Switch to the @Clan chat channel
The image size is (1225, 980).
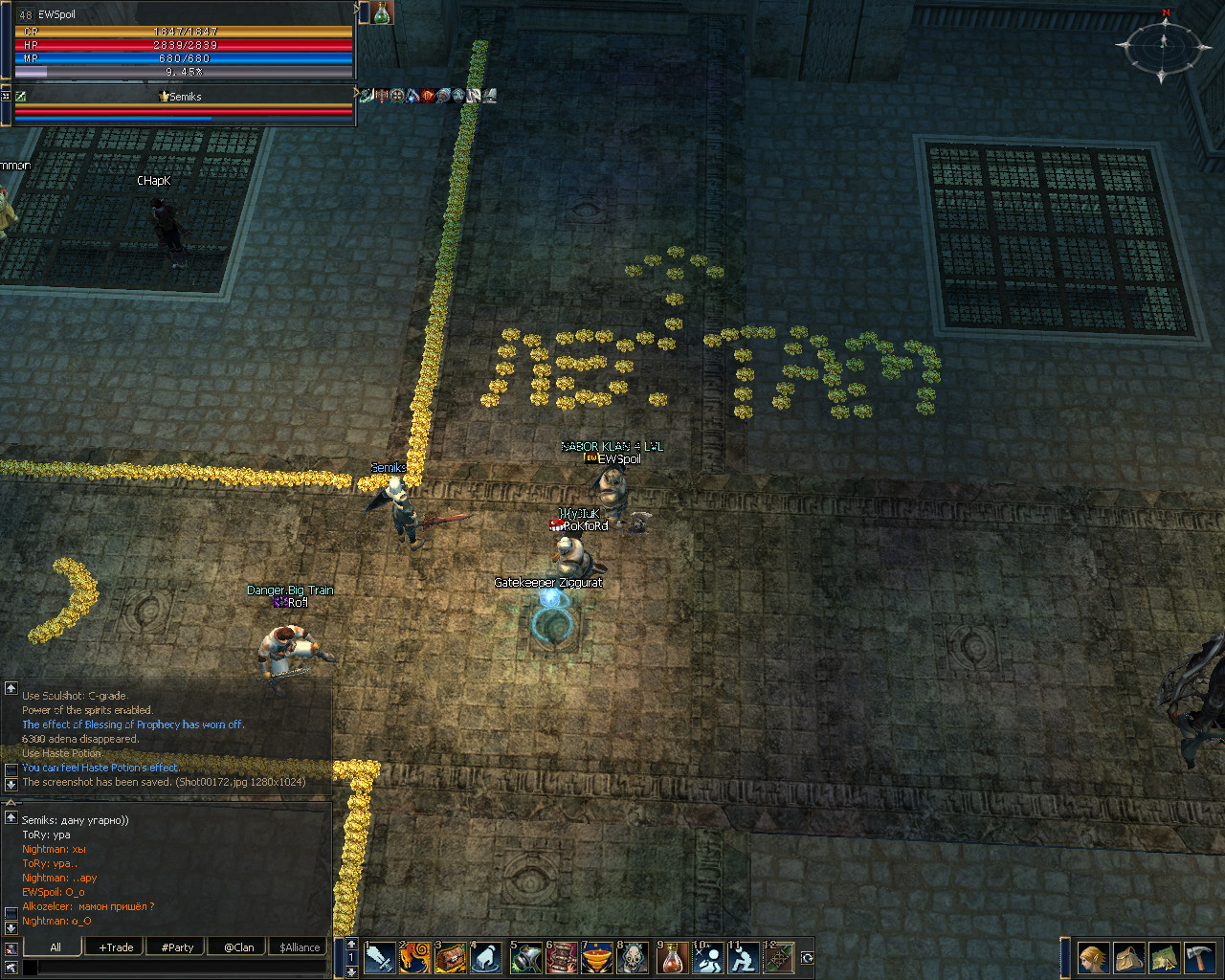(239, 947)
